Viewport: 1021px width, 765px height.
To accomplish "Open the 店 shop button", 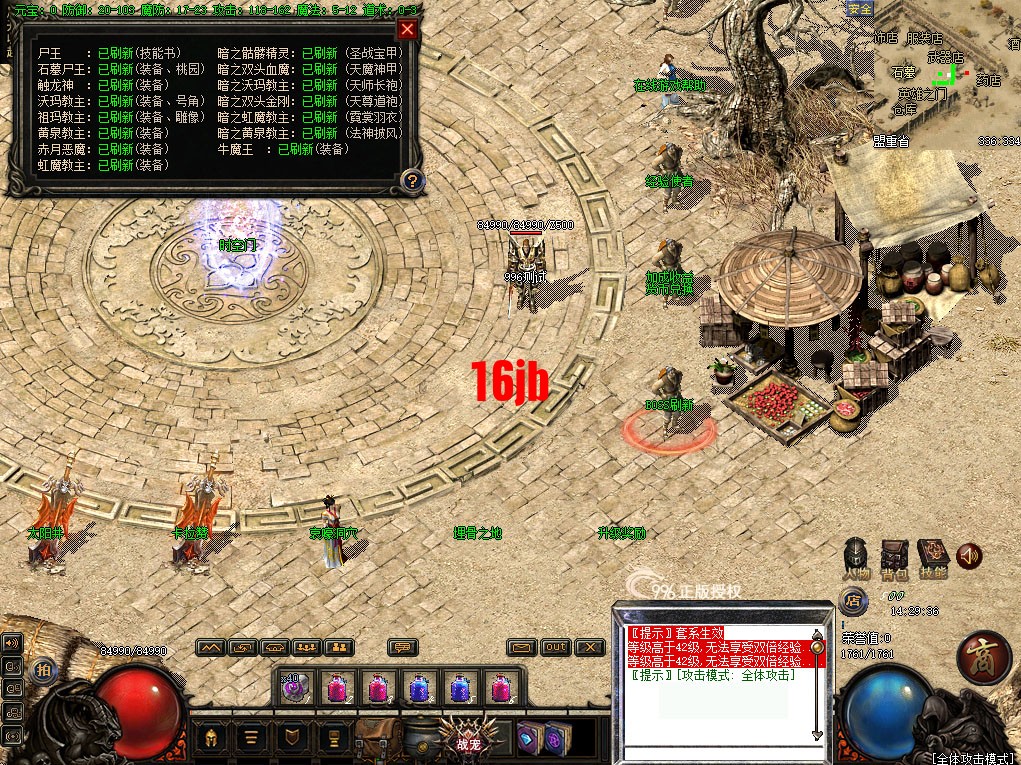I will pos(853,601).
